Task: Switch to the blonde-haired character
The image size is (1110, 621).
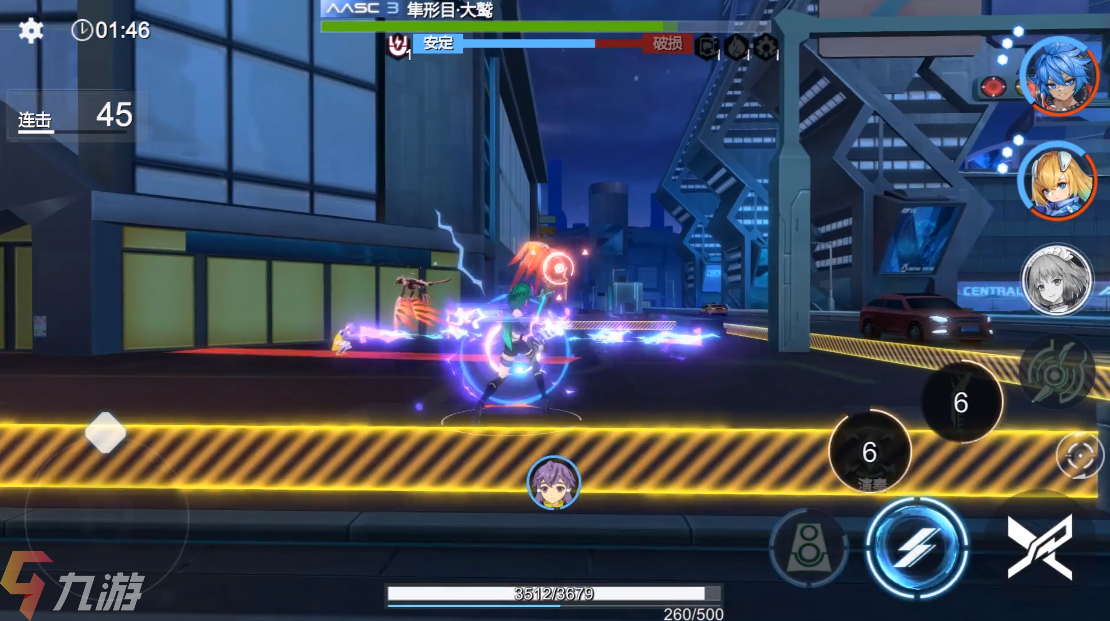Action: [x=1057, y=180]
